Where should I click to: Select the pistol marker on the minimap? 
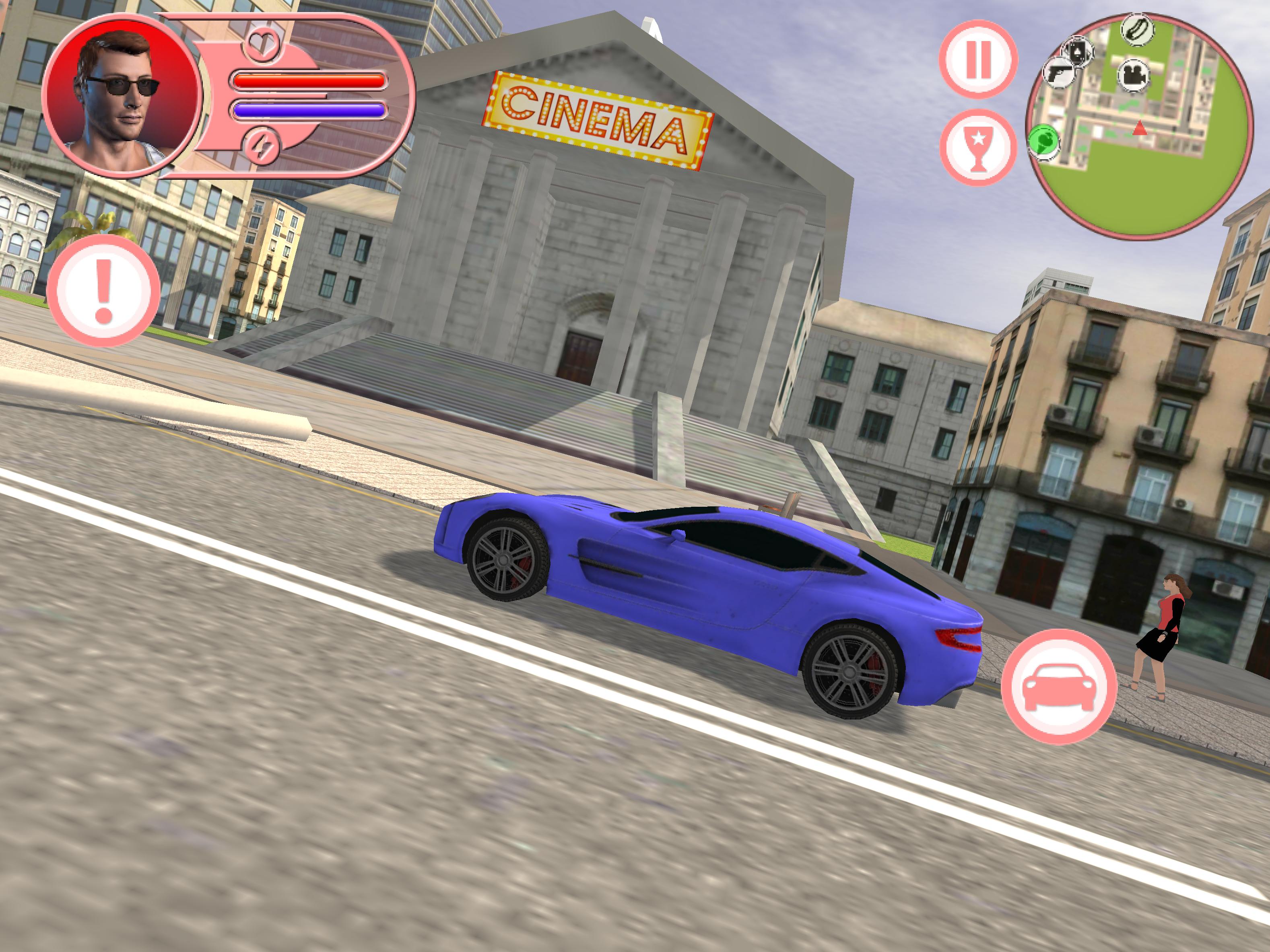point(1058,72)
